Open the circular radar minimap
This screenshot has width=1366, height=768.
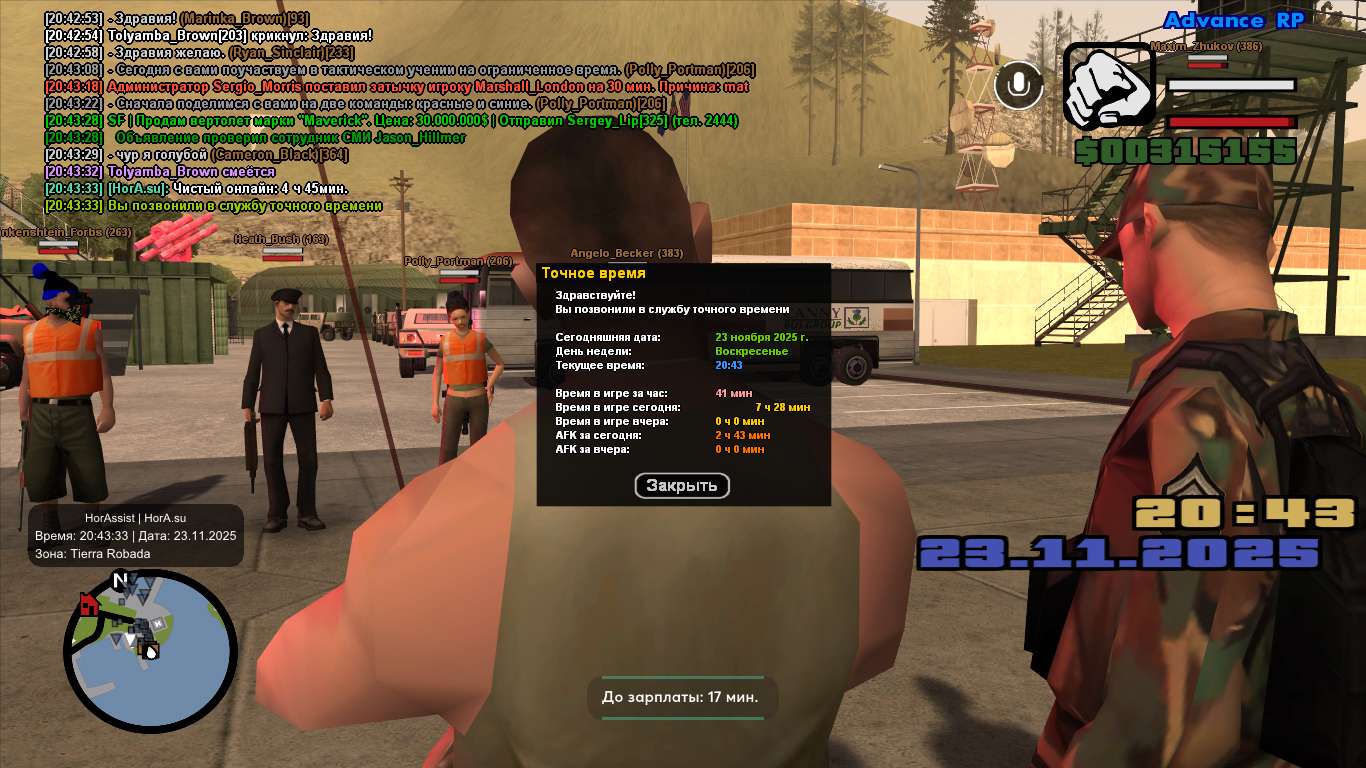[150, 650]
